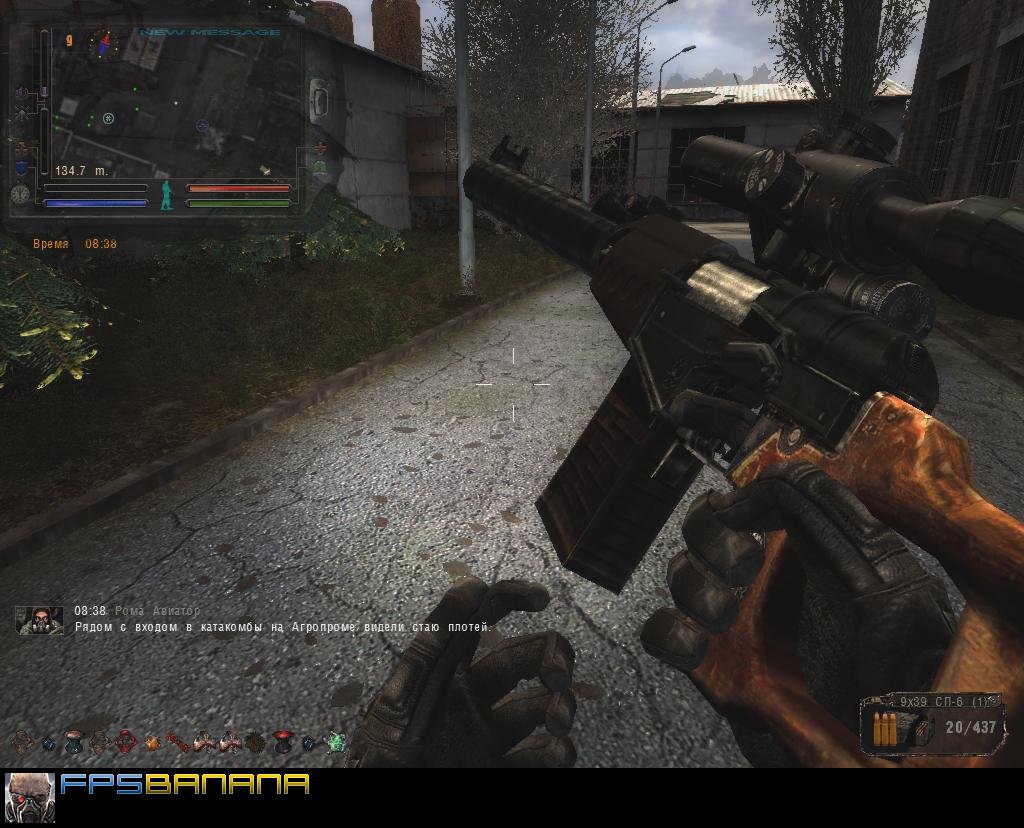Select the green glowing artifact on the belt
The height and width of the screenshot is (828, 1024).
(x=336, y=742)
